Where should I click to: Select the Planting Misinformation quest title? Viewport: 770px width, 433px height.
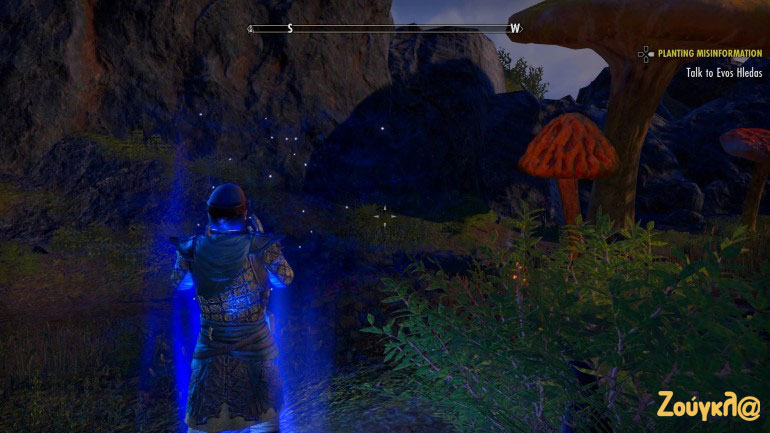click(x=711, y=54)
